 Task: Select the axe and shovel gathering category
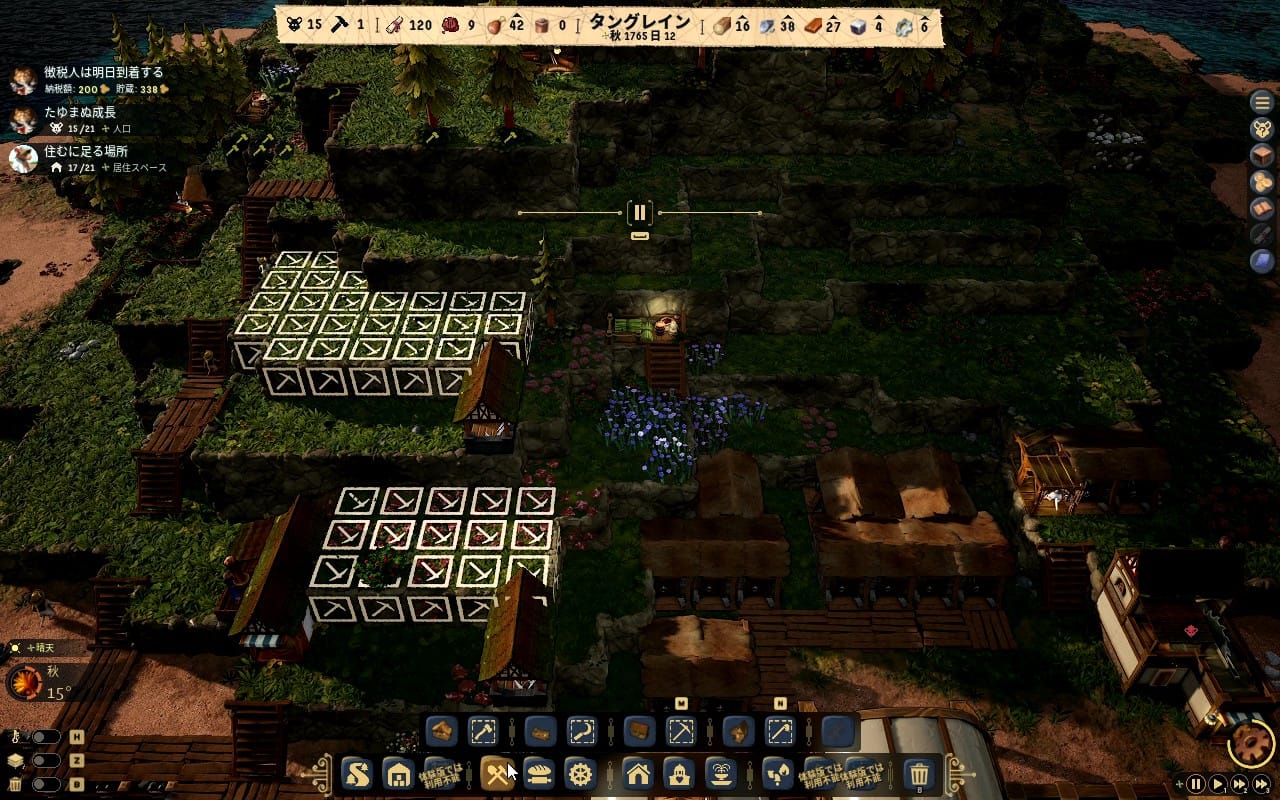[497, 773]
